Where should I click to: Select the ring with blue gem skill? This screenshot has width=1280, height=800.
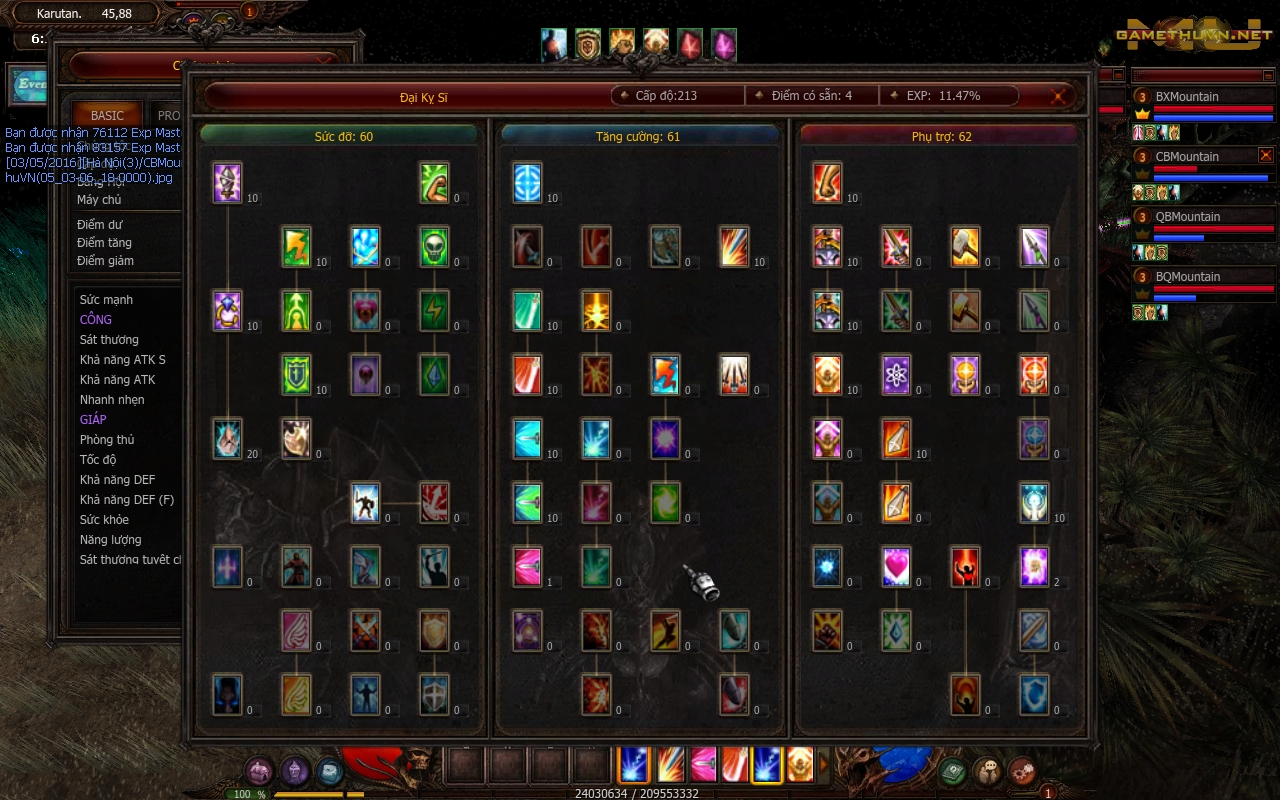pyautogui.click(x=227, y=310)
